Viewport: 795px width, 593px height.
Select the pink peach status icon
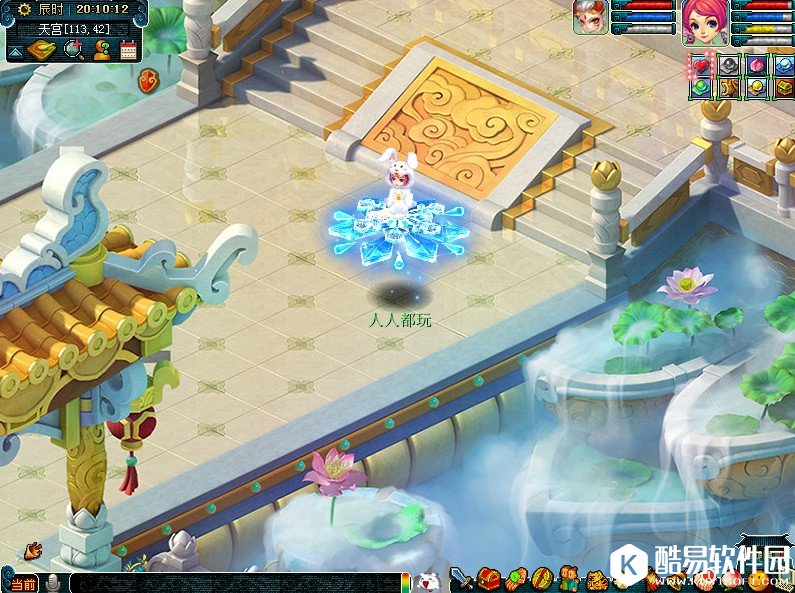click(757, 66)
